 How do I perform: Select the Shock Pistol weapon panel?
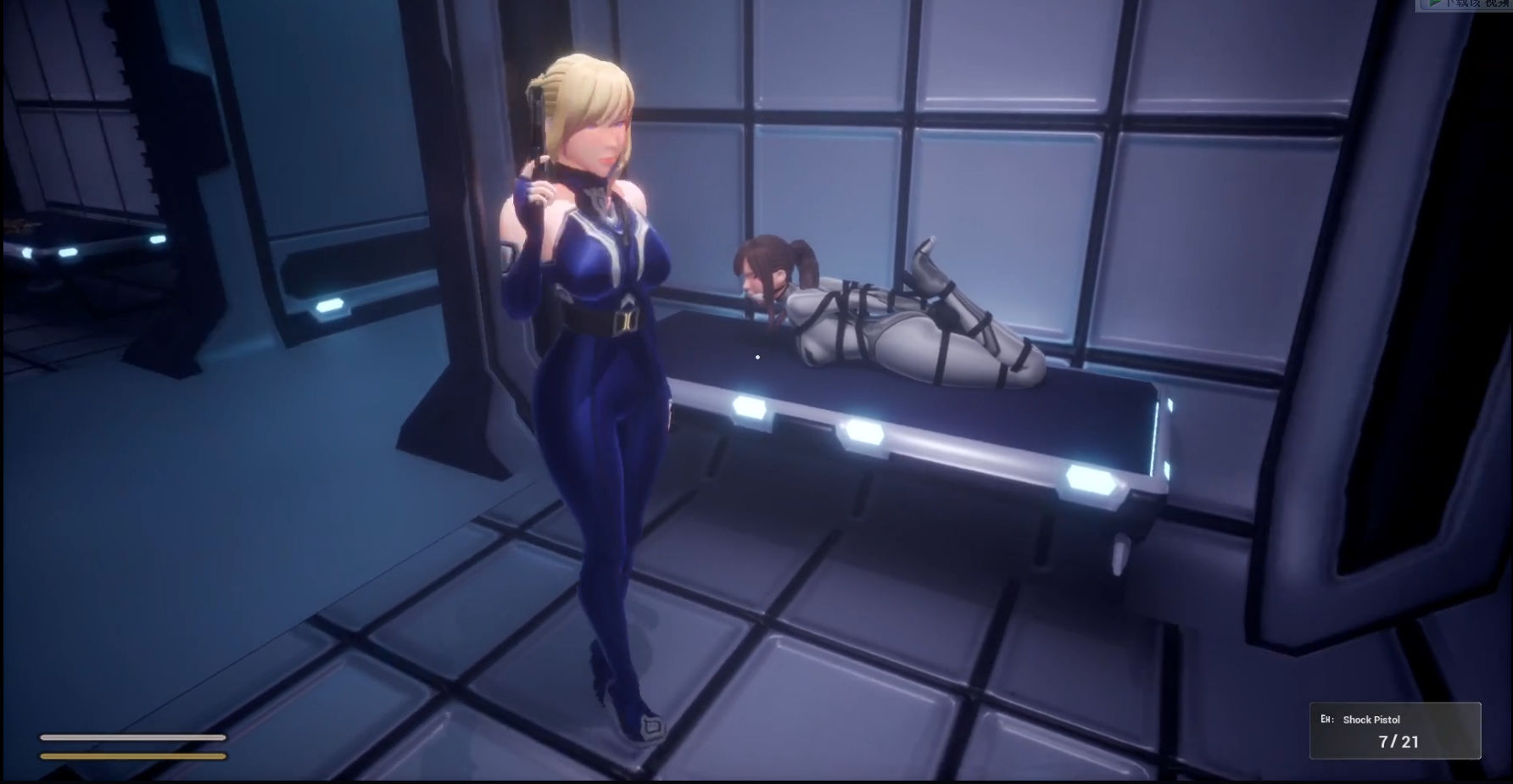(x=1395, y=733)
